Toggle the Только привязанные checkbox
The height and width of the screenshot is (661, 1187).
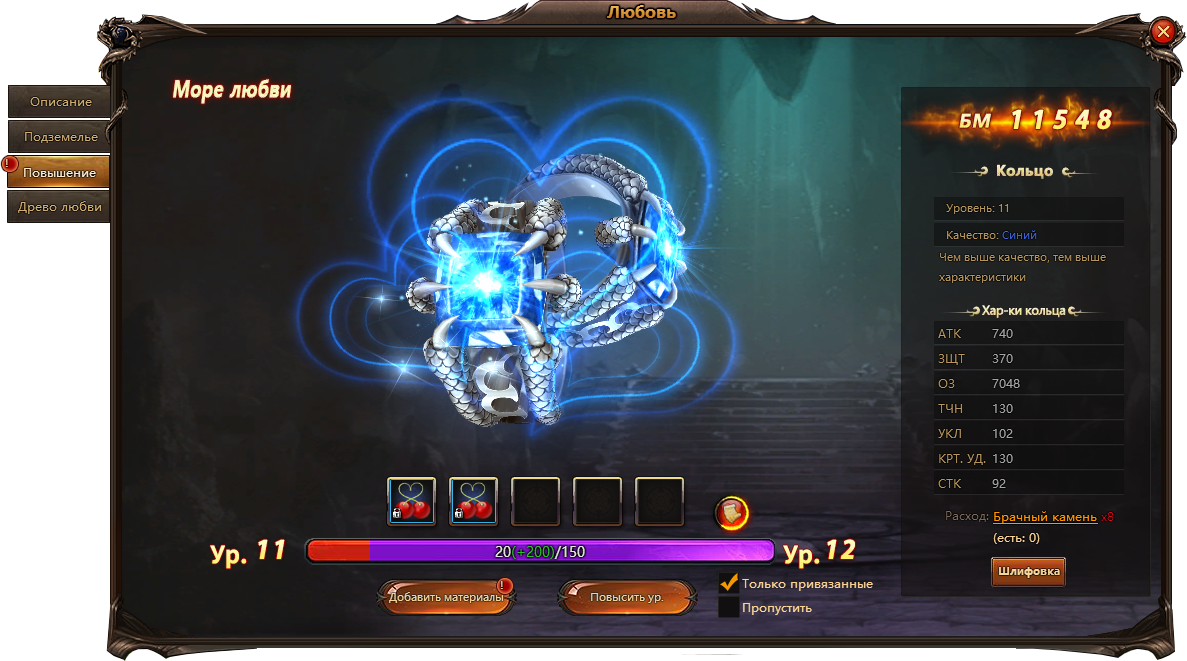click(x=729, y=583)
